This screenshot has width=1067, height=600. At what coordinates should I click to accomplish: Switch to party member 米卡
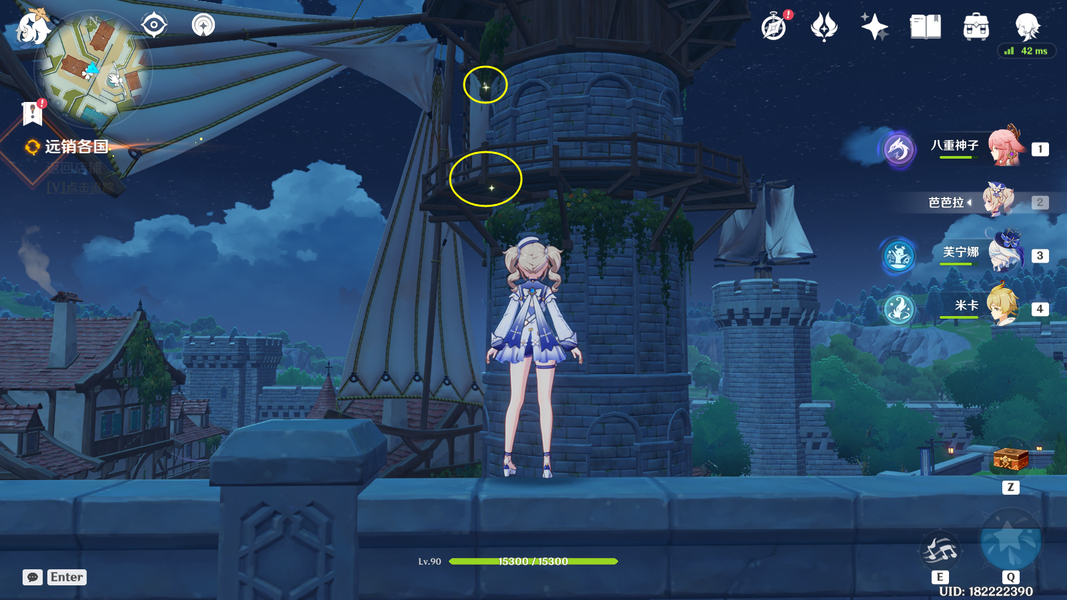(1004, 307)
